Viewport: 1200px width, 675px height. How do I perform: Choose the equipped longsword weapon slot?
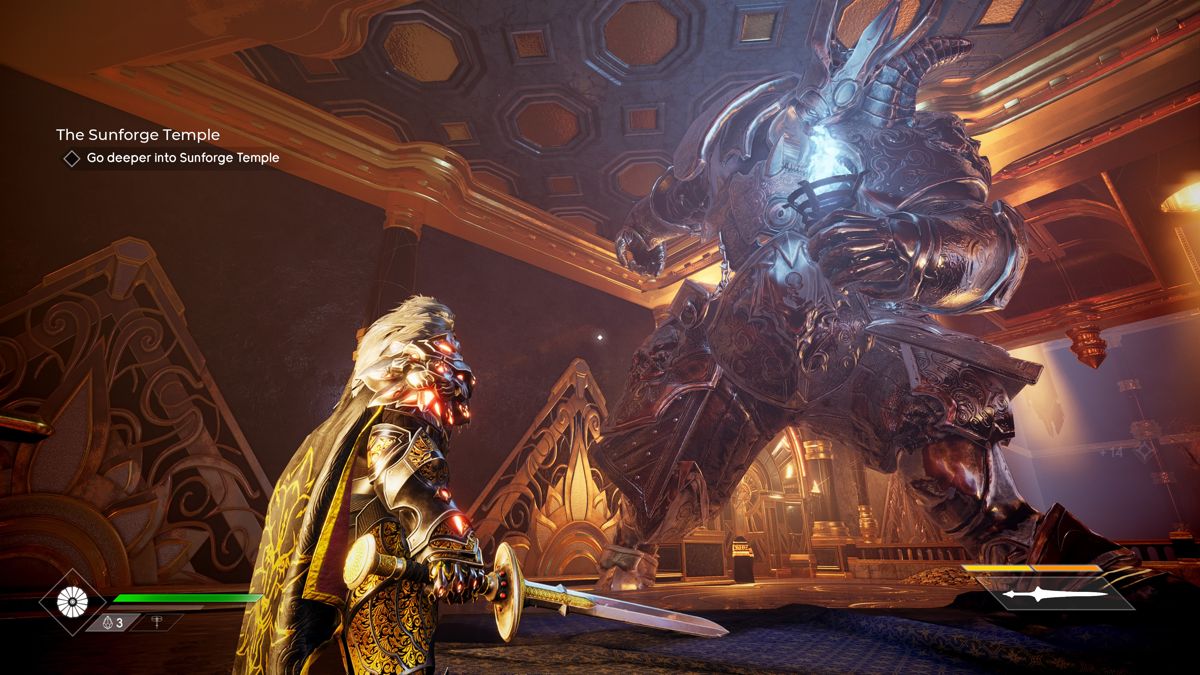pos(1055,594)
